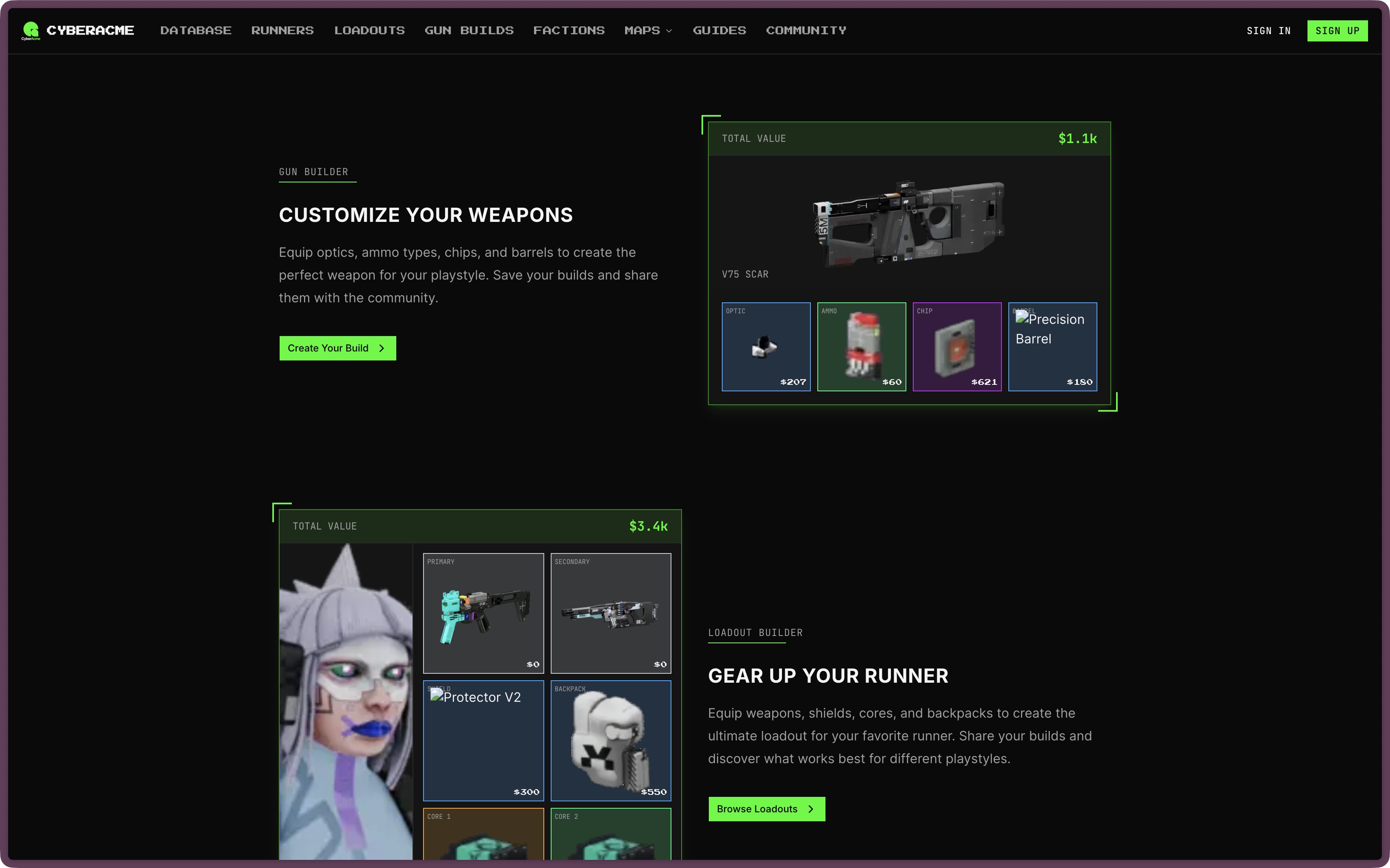
Task: Open the DATABASE menu item
Action: [196, 30]
